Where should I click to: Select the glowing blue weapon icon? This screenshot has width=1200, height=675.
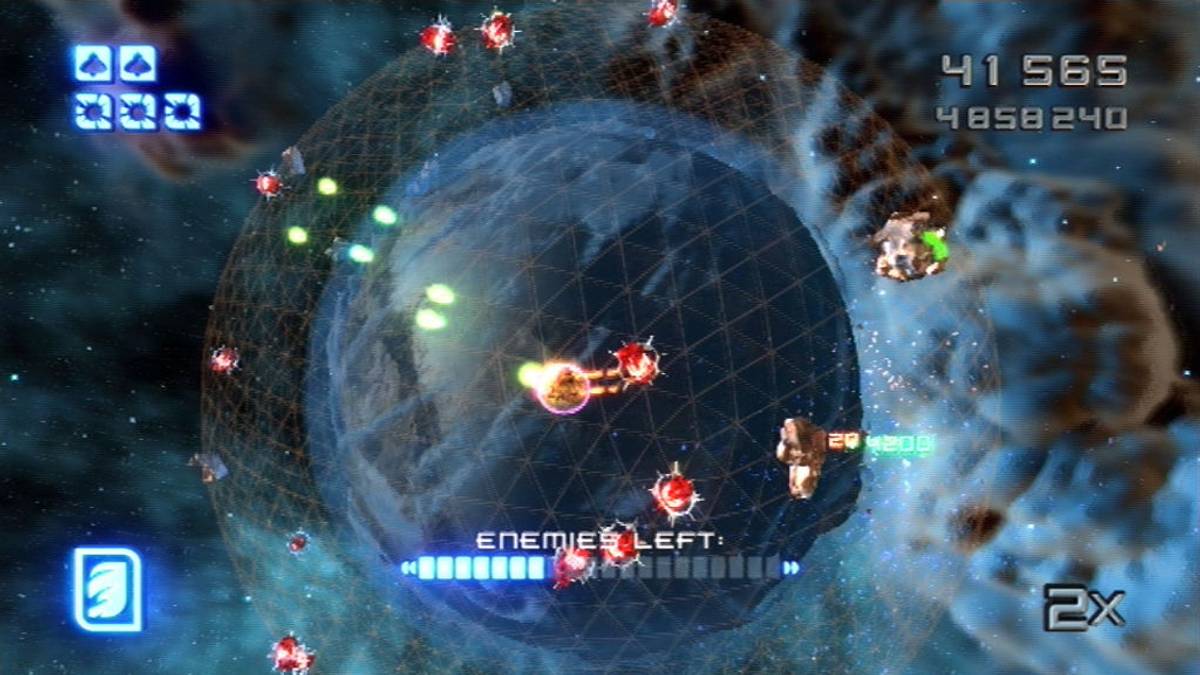(107, 589)
